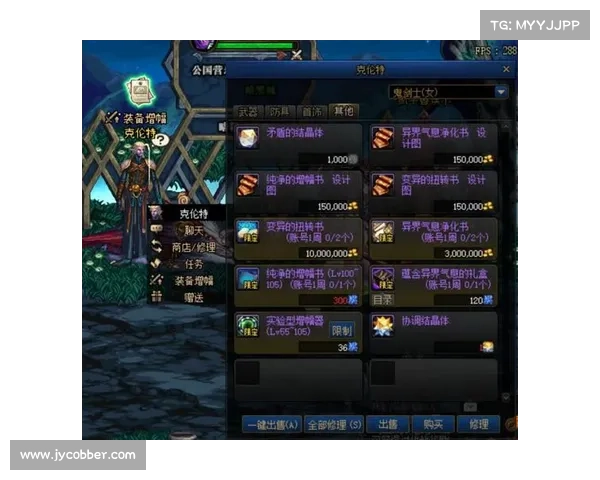The image size is (600, 480).
Task: Repair everything with 全部修理(S)
Action: tap(334, 425)
